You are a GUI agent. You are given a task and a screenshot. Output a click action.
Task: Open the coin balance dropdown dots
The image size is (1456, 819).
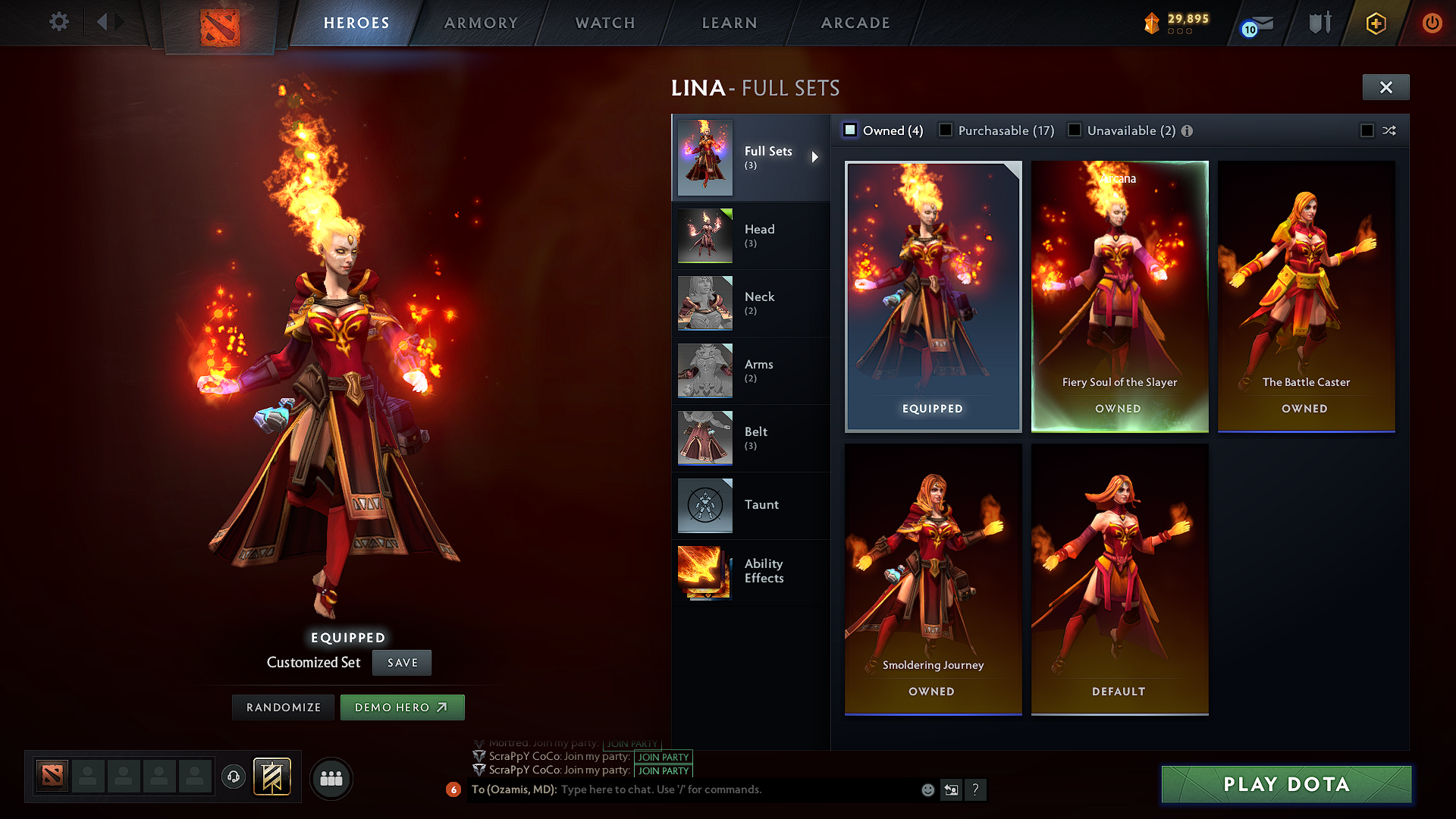point(1181,33)
